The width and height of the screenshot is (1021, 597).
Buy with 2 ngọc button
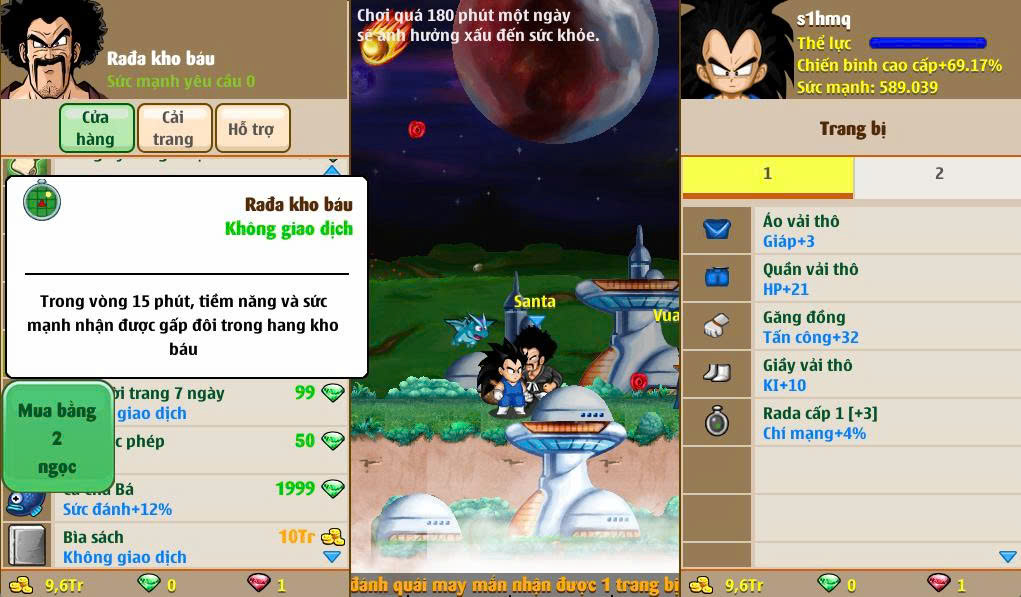57,438
